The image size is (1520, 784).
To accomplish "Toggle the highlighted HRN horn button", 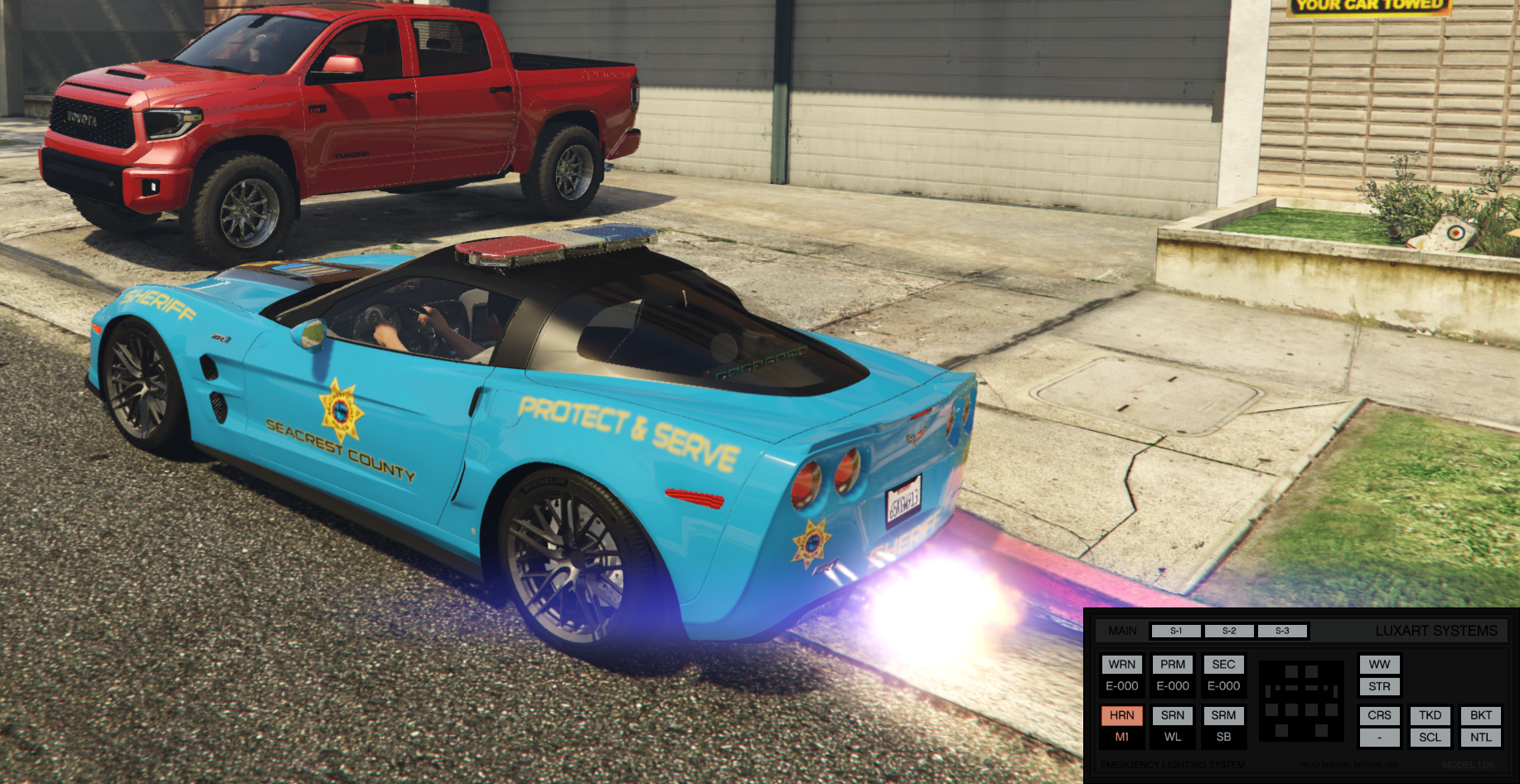I will 1121,715.
